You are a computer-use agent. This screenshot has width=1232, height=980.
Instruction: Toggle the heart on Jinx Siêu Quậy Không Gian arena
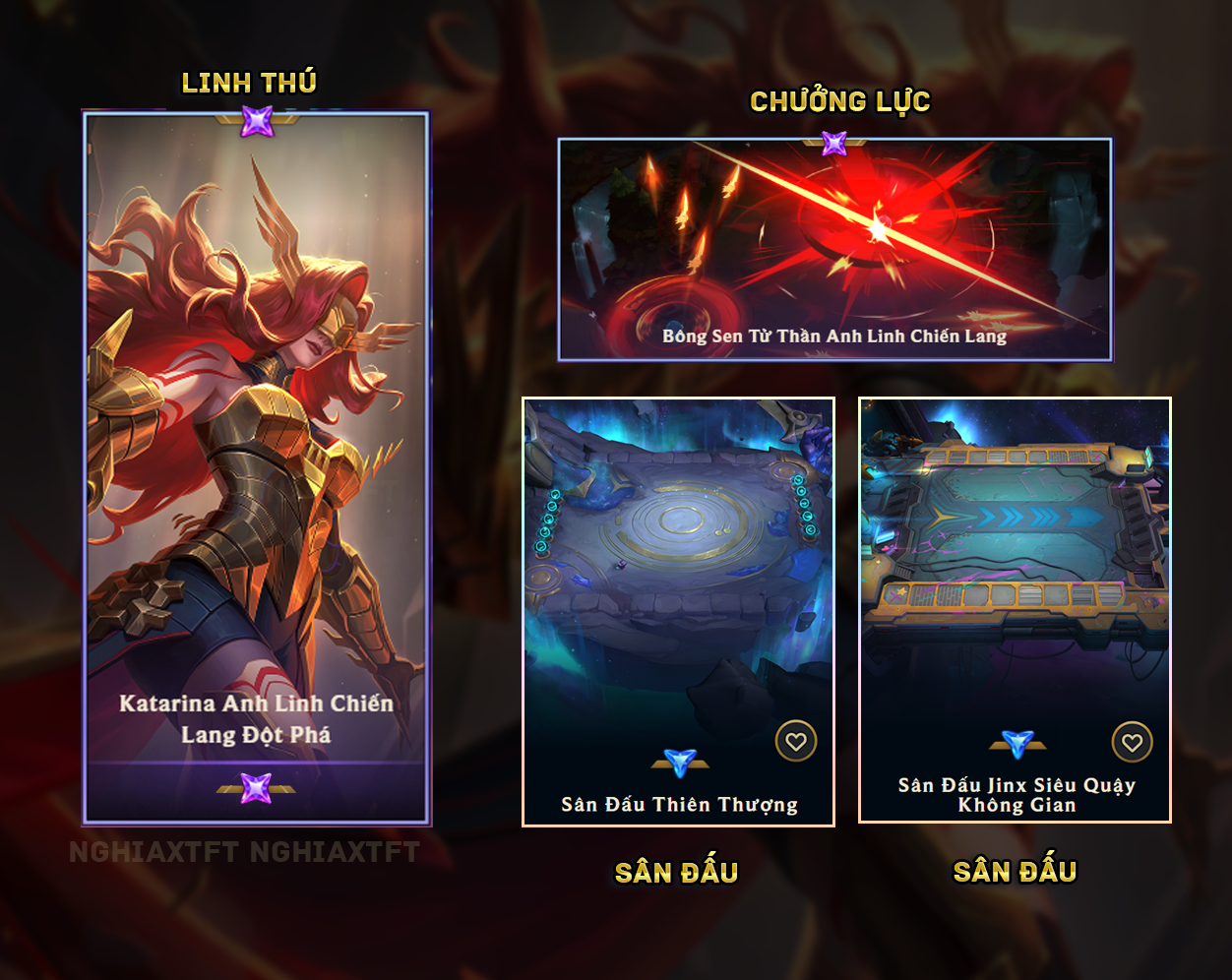coord(1132,743)
